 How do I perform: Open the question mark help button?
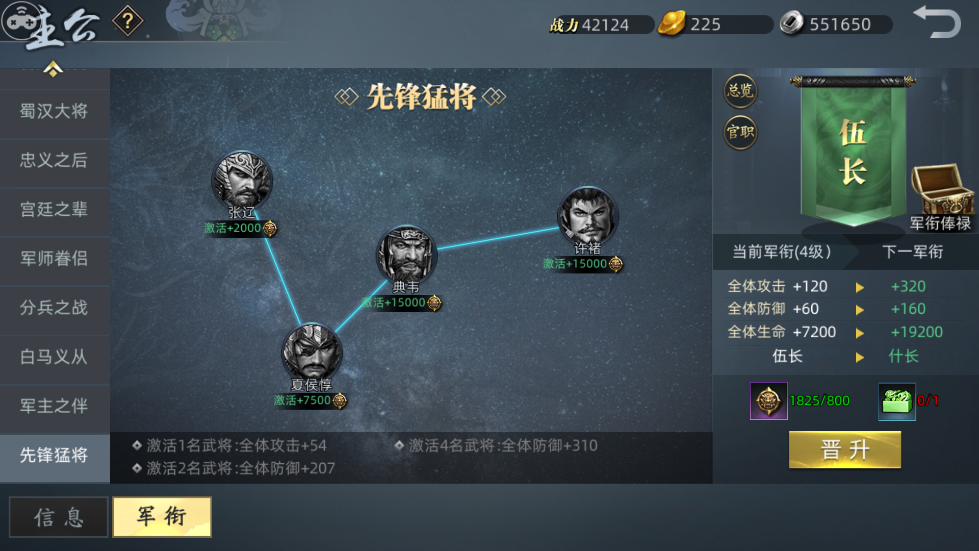[127, 20]
